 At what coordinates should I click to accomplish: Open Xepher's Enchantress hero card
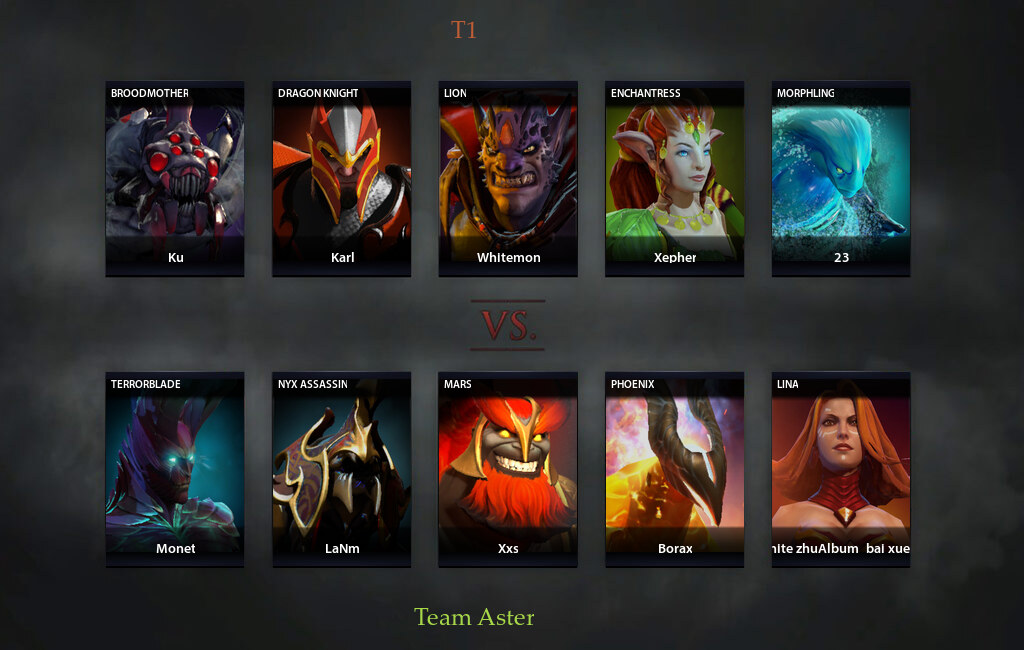(x=674, y=178)
